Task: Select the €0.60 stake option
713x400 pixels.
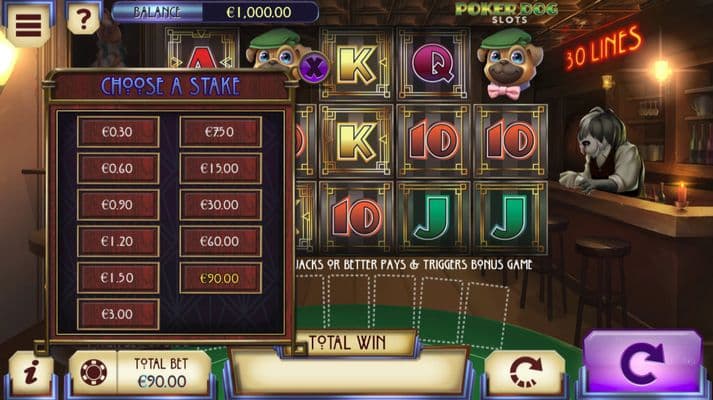Action: 118,168
